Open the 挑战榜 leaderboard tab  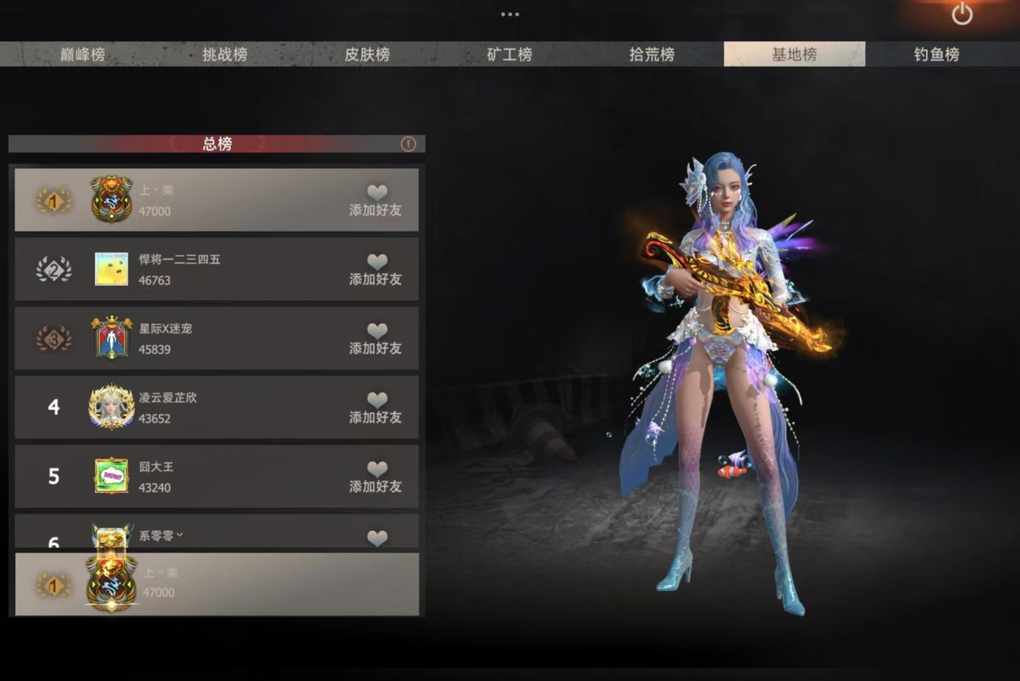pyautogui.click(x=224, y=55)
